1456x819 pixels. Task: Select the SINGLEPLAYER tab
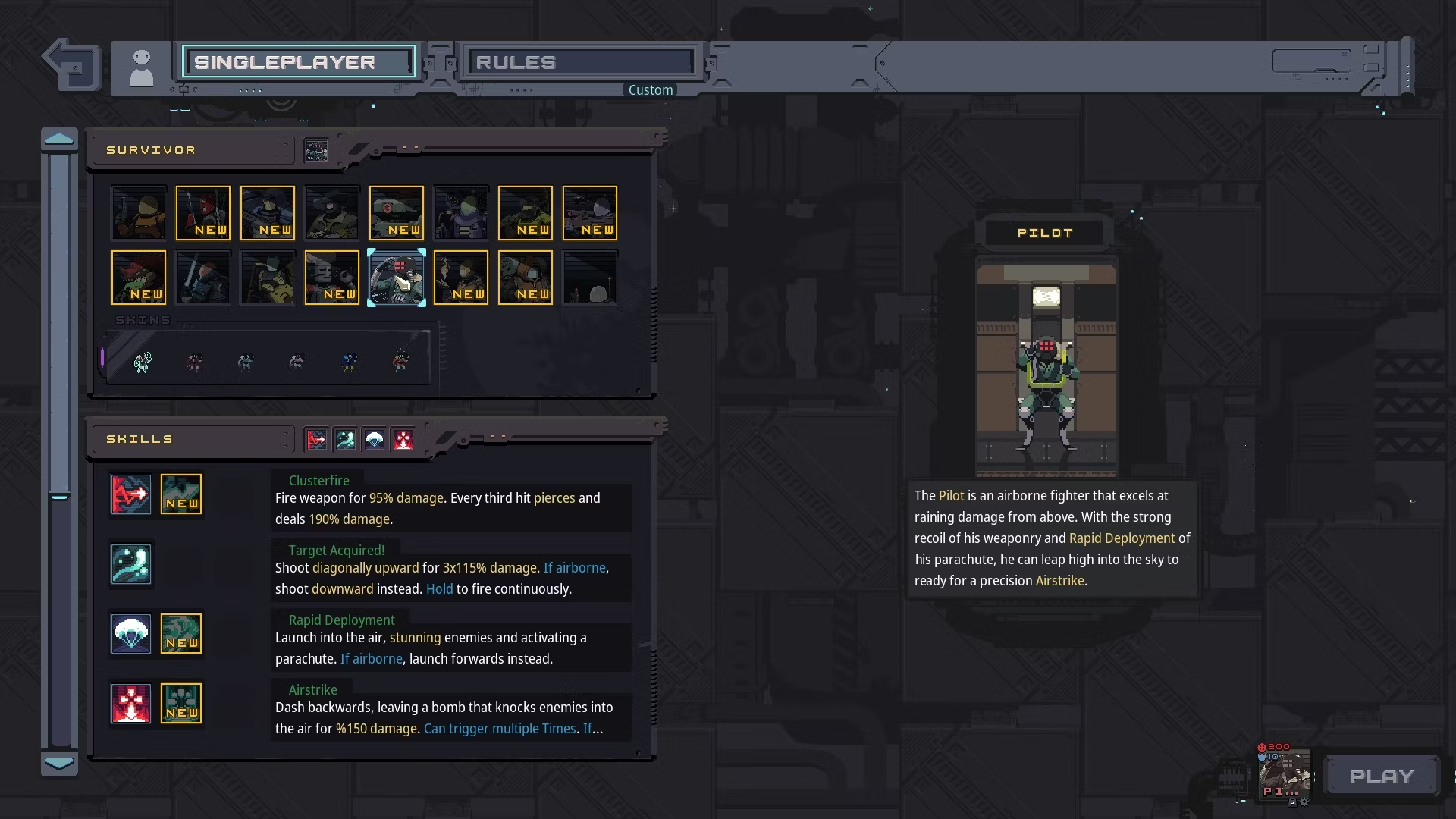[x=299, y=62]
